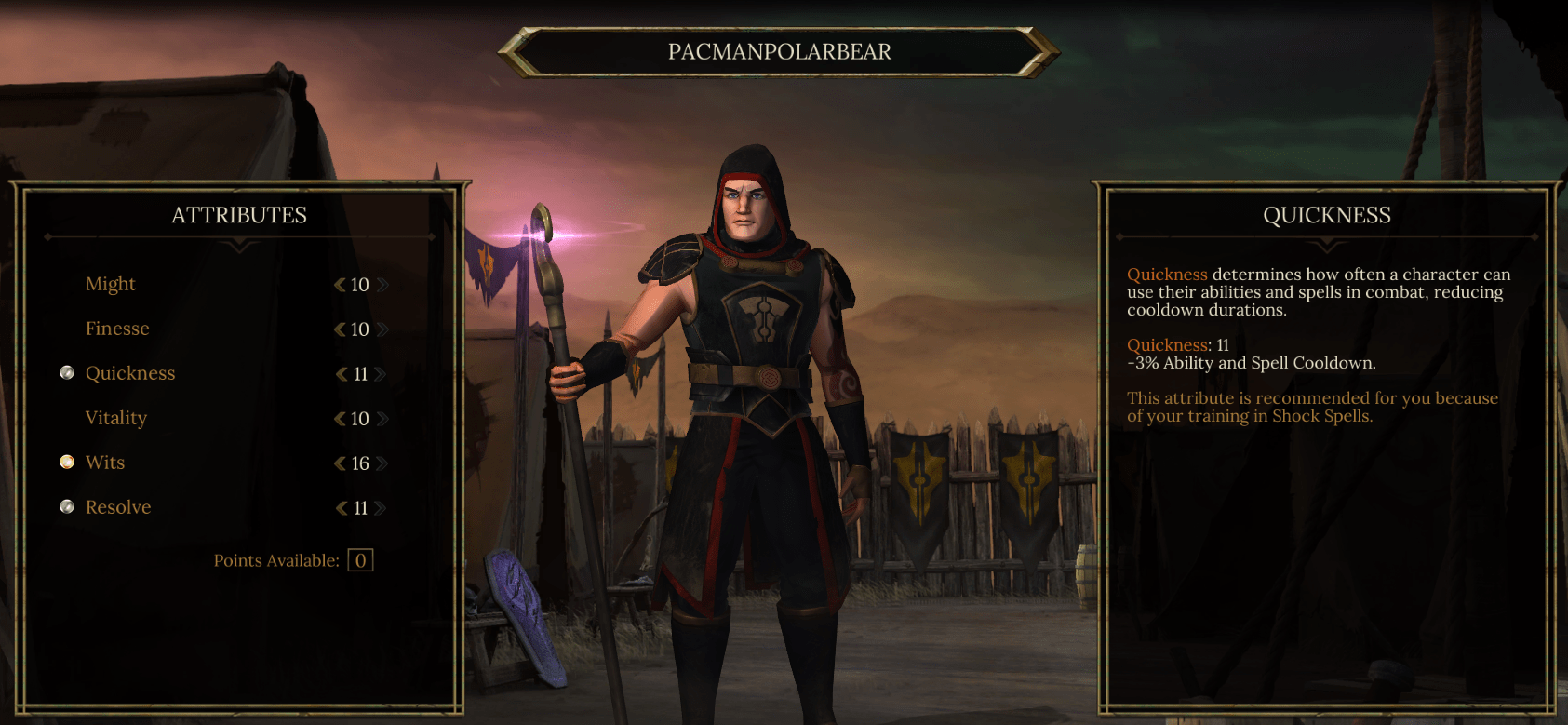Select the orb icon beside Resolve
Image resolution: width=1568 pixels, height=725 pixels.
pyautogui.click(x=66, y=506)
